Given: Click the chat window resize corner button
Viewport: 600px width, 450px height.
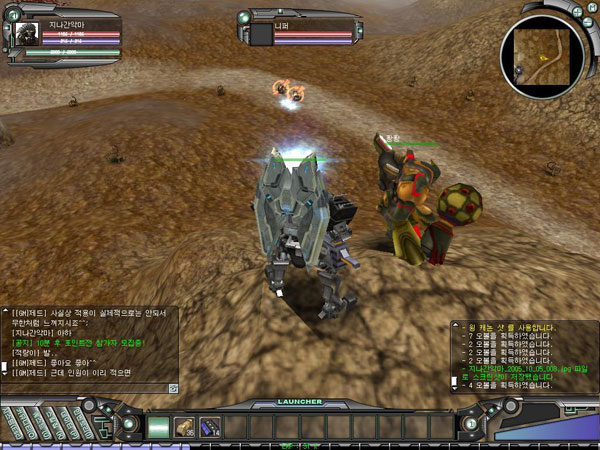Looking at the screenshot, I should tap(173, 387).
